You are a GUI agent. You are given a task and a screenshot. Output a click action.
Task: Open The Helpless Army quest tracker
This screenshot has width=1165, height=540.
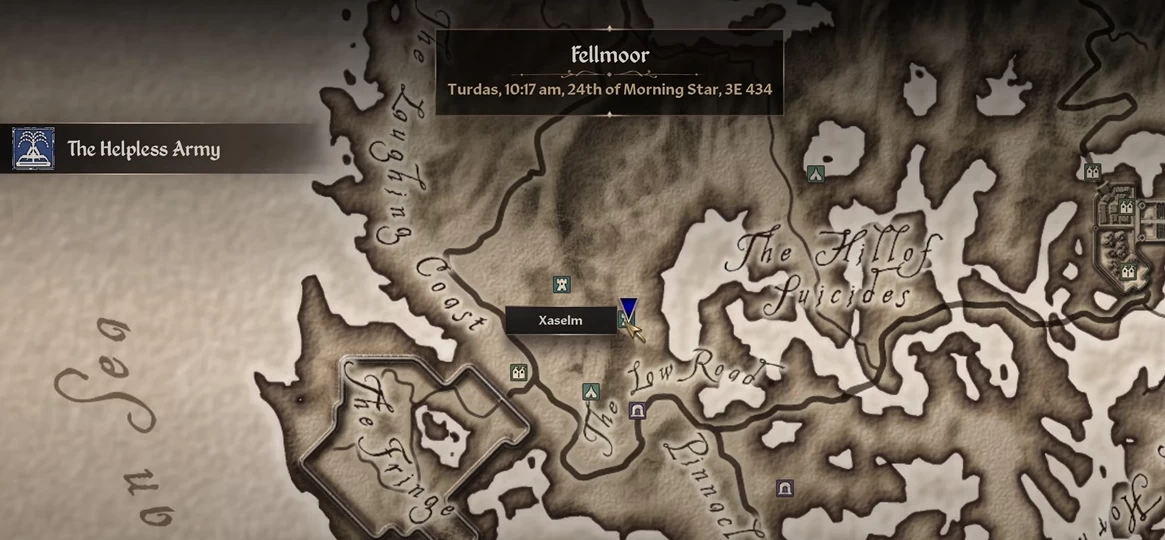(143, 150)
